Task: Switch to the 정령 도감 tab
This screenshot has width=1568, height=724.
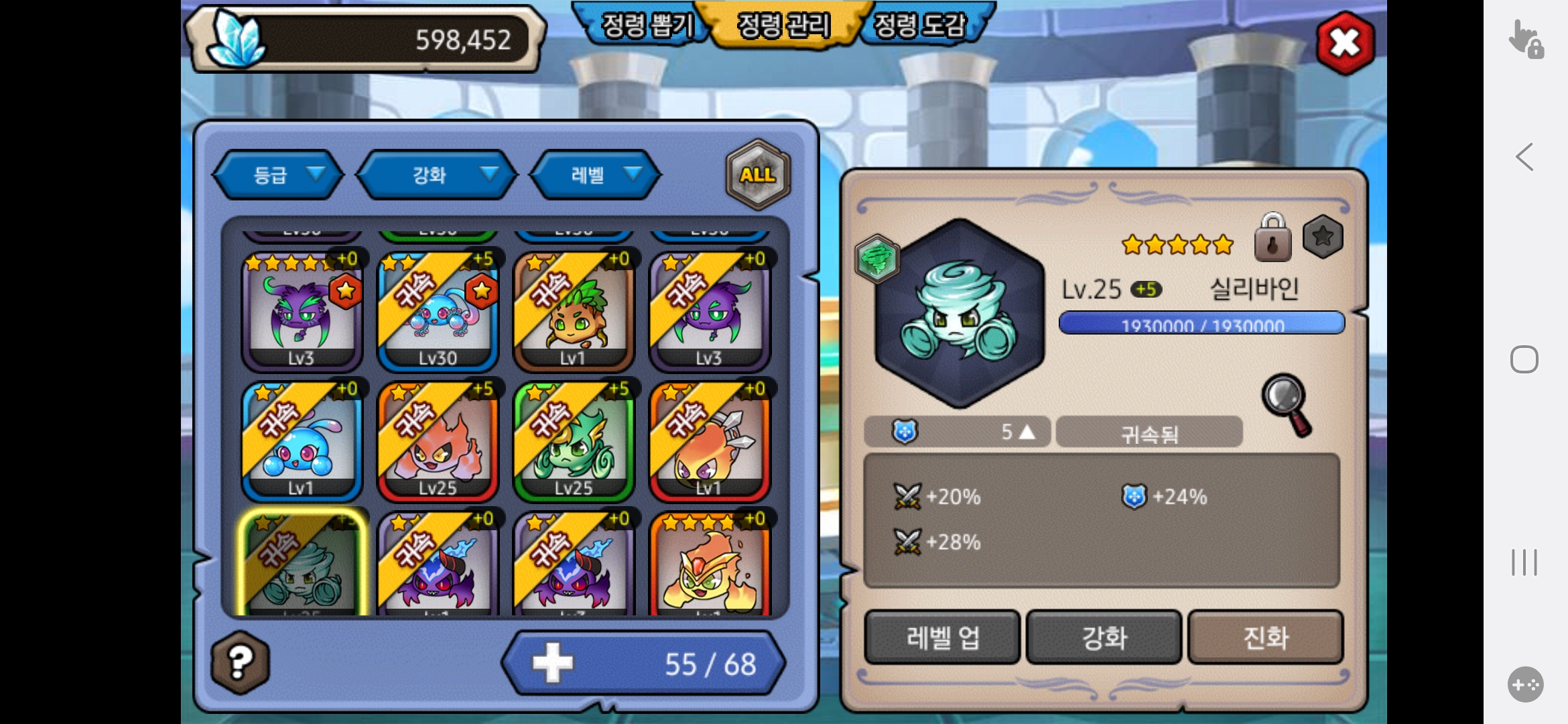Action: point(921,25)
